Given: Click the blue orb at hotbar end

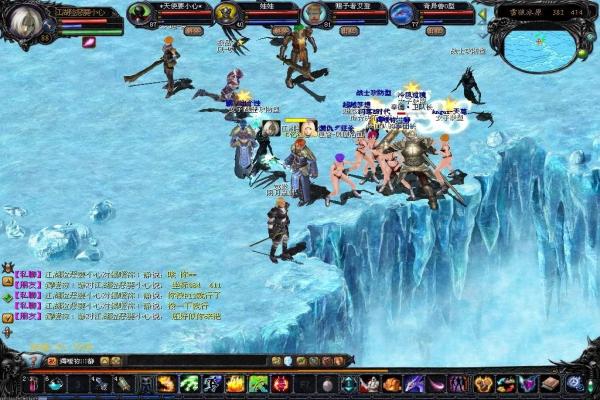Looking at the screenshot, I should 574,384.
